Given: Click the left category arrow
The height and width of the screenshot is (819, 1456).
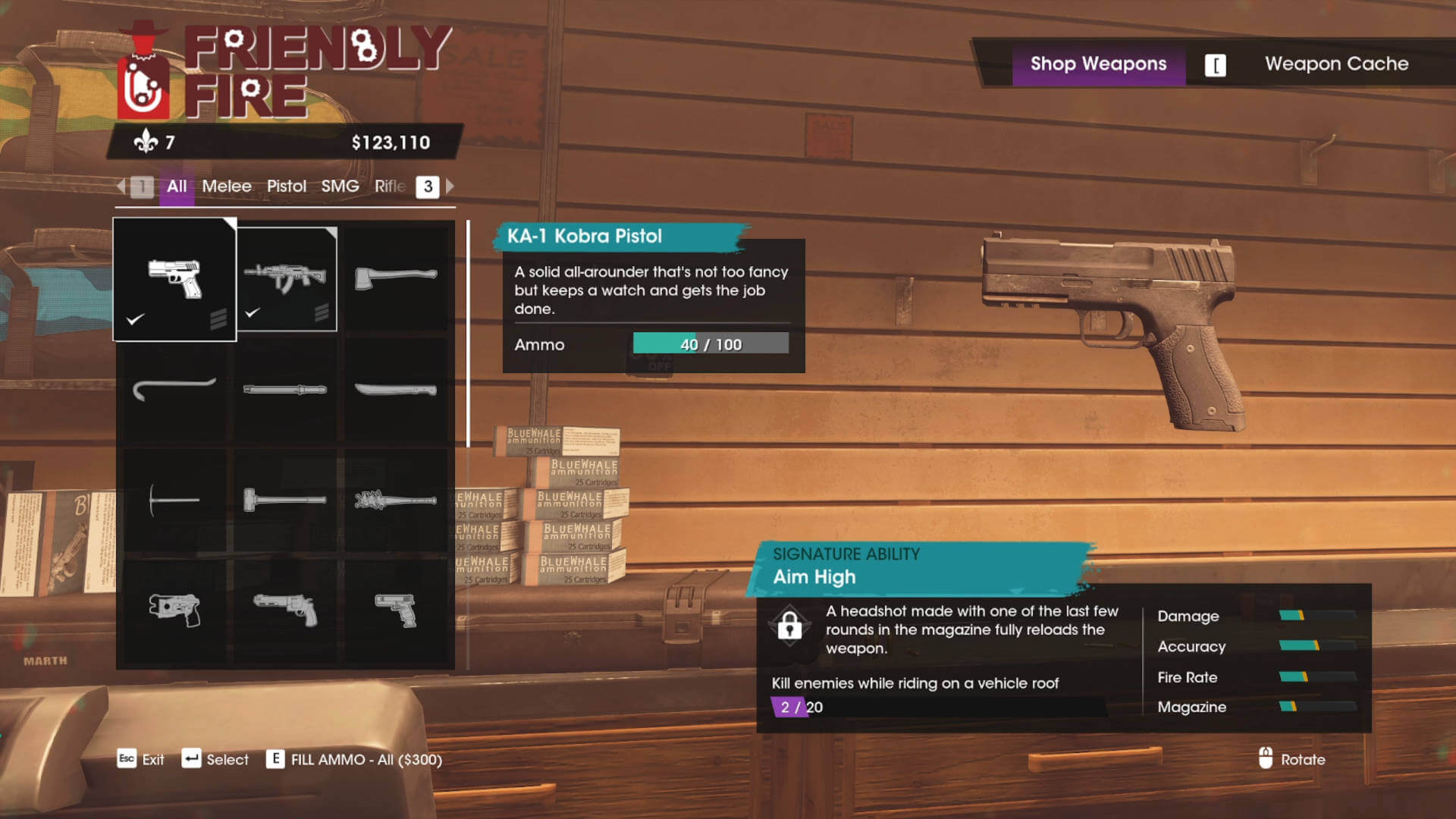Looking at the screenshot, I should coord(121,187).
